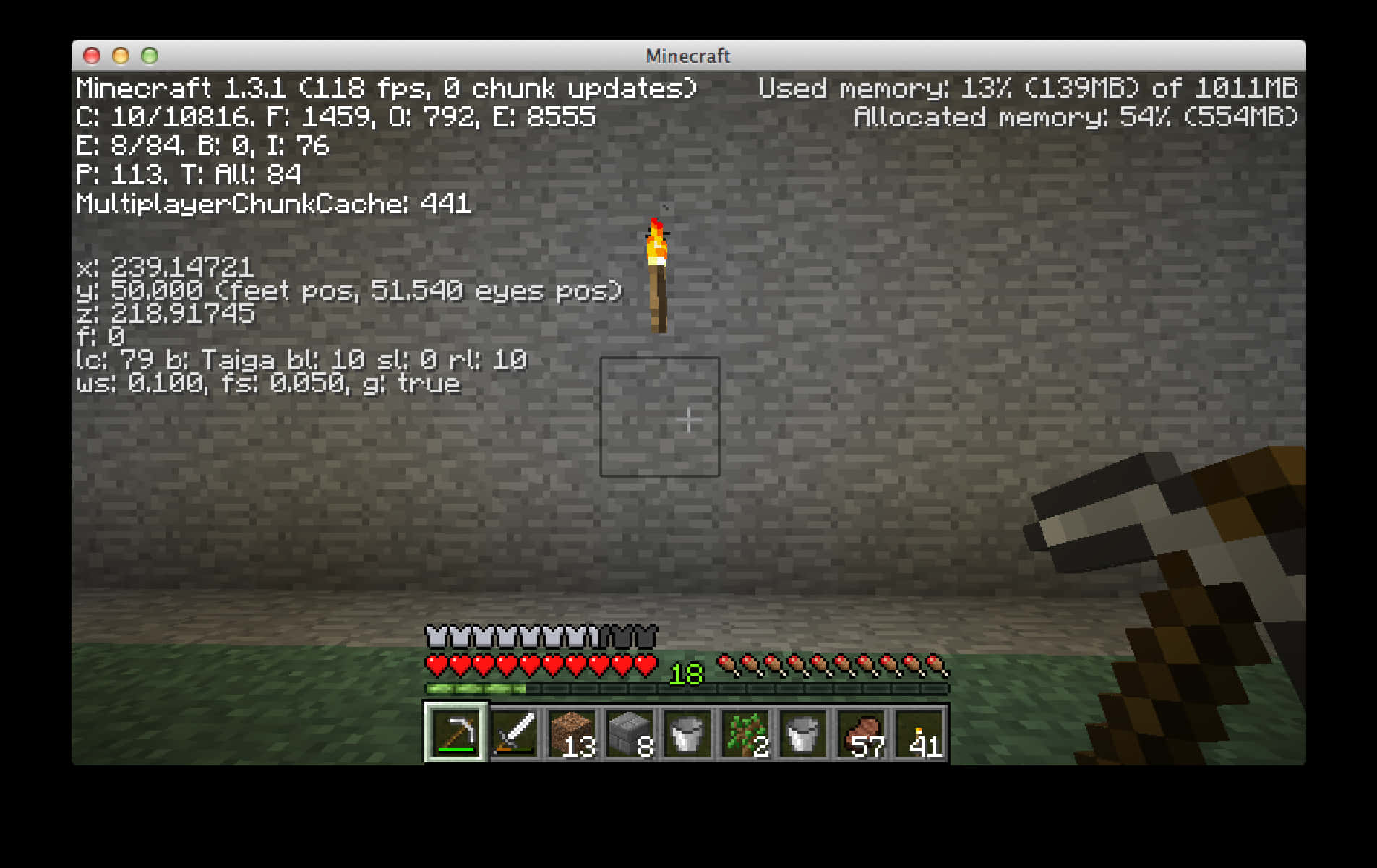Screen dimensions: 1377x868
Task: Click the torch mounted on the stone wall
Action: tap(659, 275)
